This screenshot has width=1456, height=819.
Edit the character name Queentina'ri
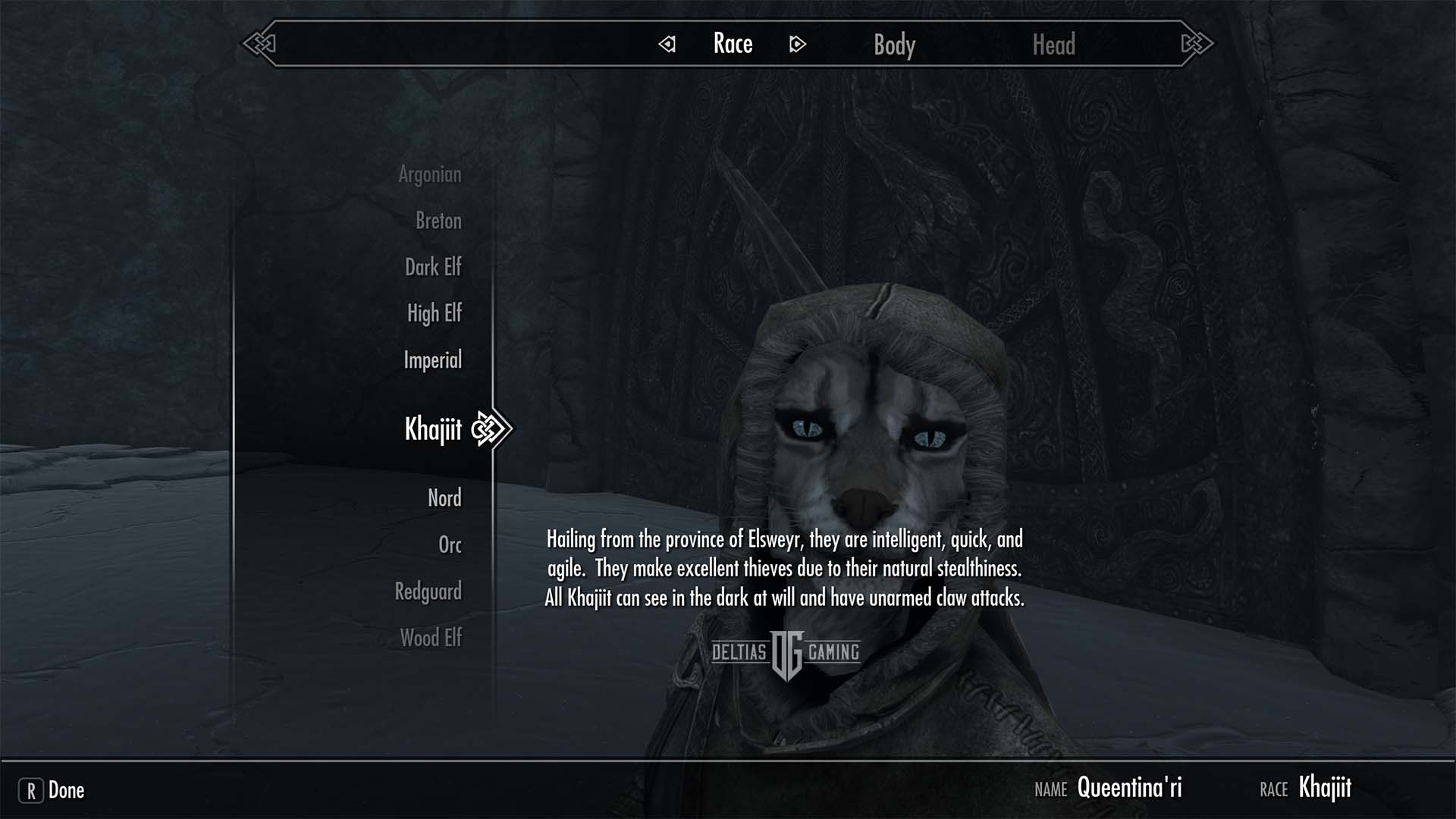[x=1129, y=788]
